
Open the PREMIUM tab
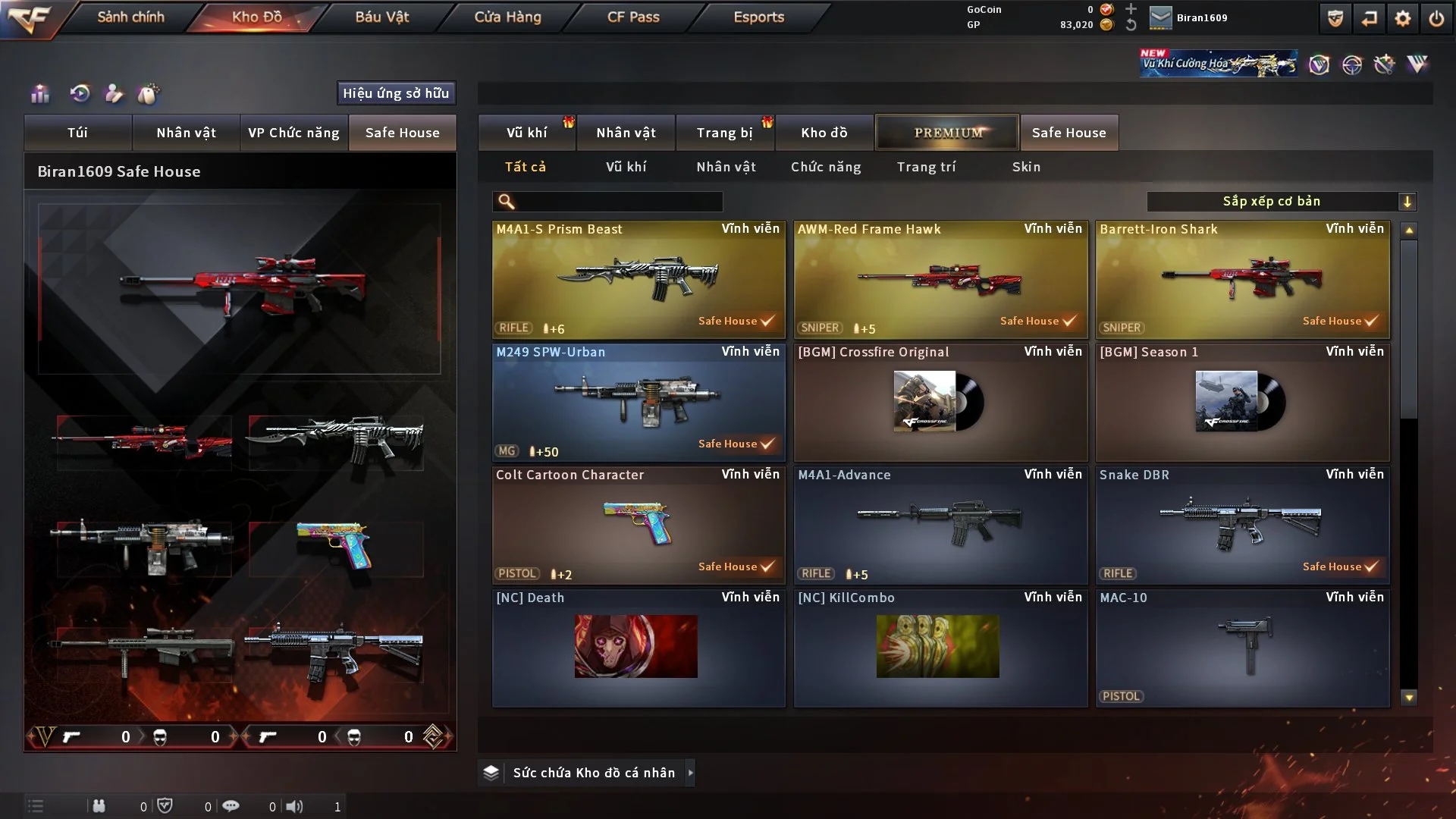[x=947, y=133]
